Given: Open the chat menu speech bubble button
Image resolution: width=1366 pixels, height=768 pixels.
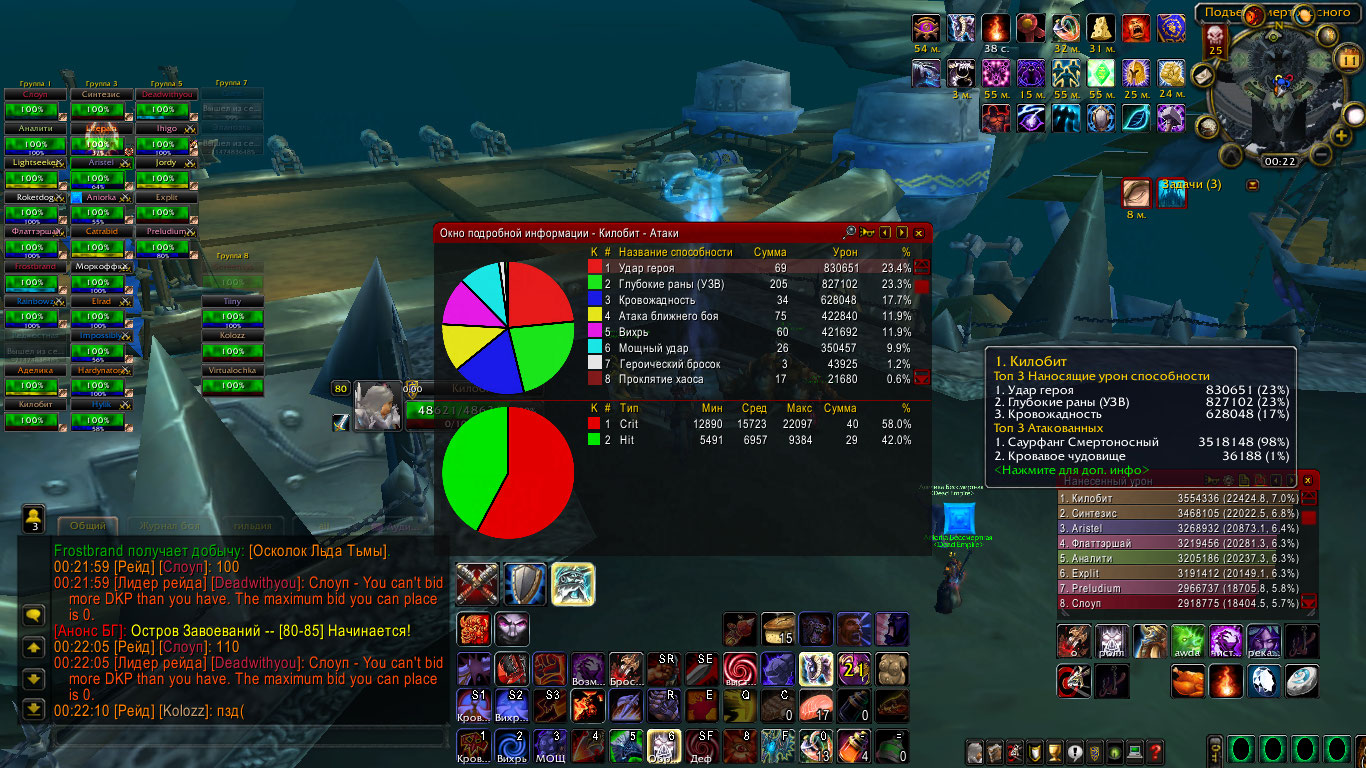Looking at the screenshot, I should (x=33, y=616).
